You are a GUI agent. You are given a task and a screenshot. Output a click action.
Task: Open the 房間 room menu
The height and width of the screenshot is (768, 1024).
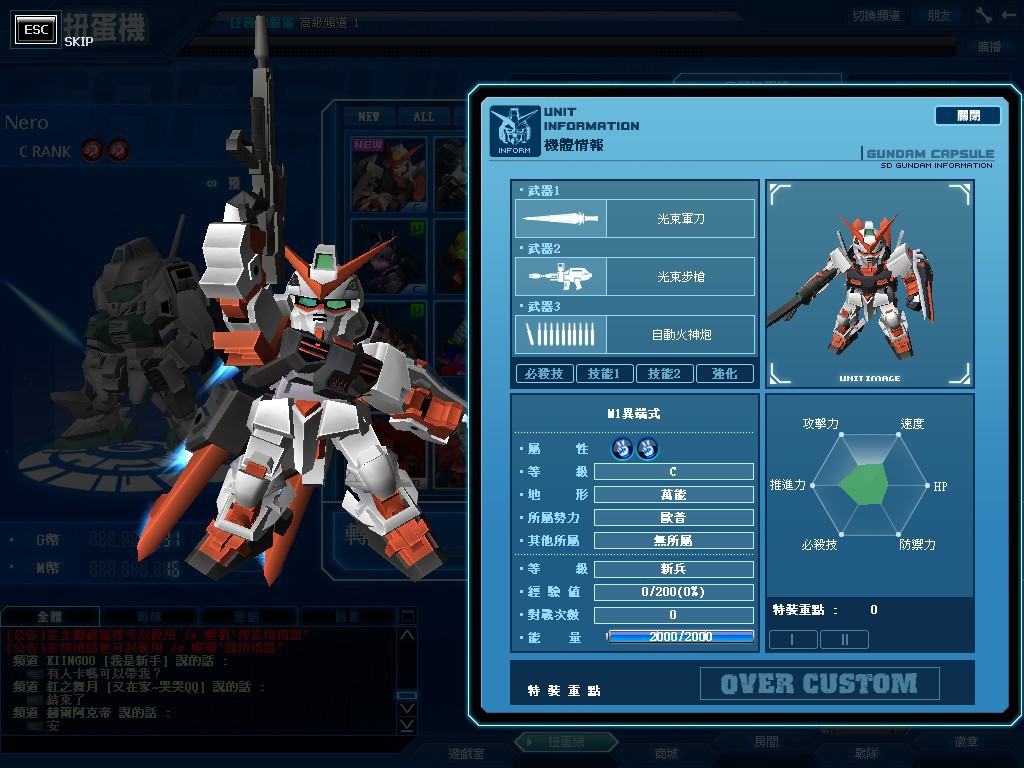766,742
